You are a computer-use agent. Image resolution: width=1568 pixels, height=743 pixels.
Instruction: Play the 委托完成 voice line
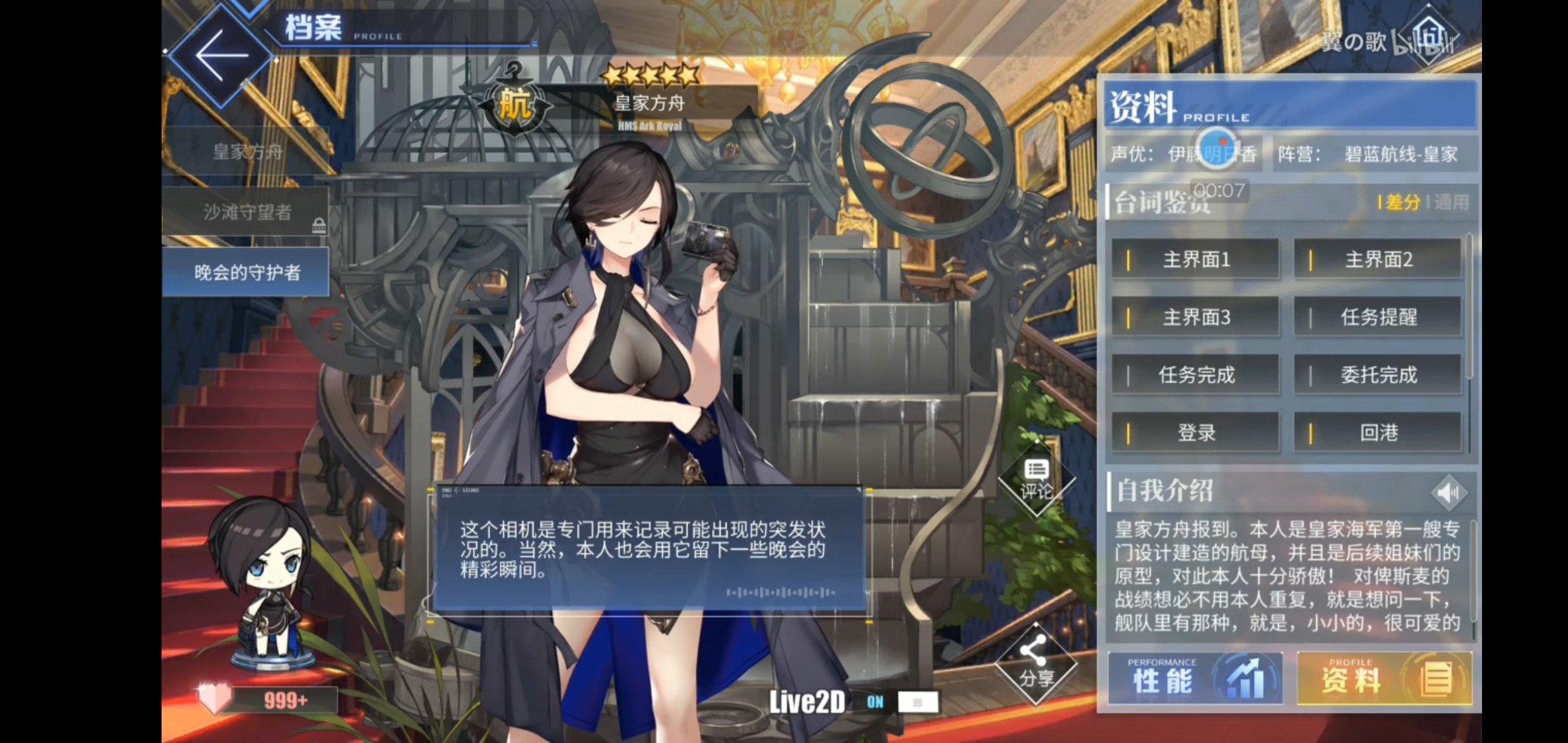[1378, 375]
